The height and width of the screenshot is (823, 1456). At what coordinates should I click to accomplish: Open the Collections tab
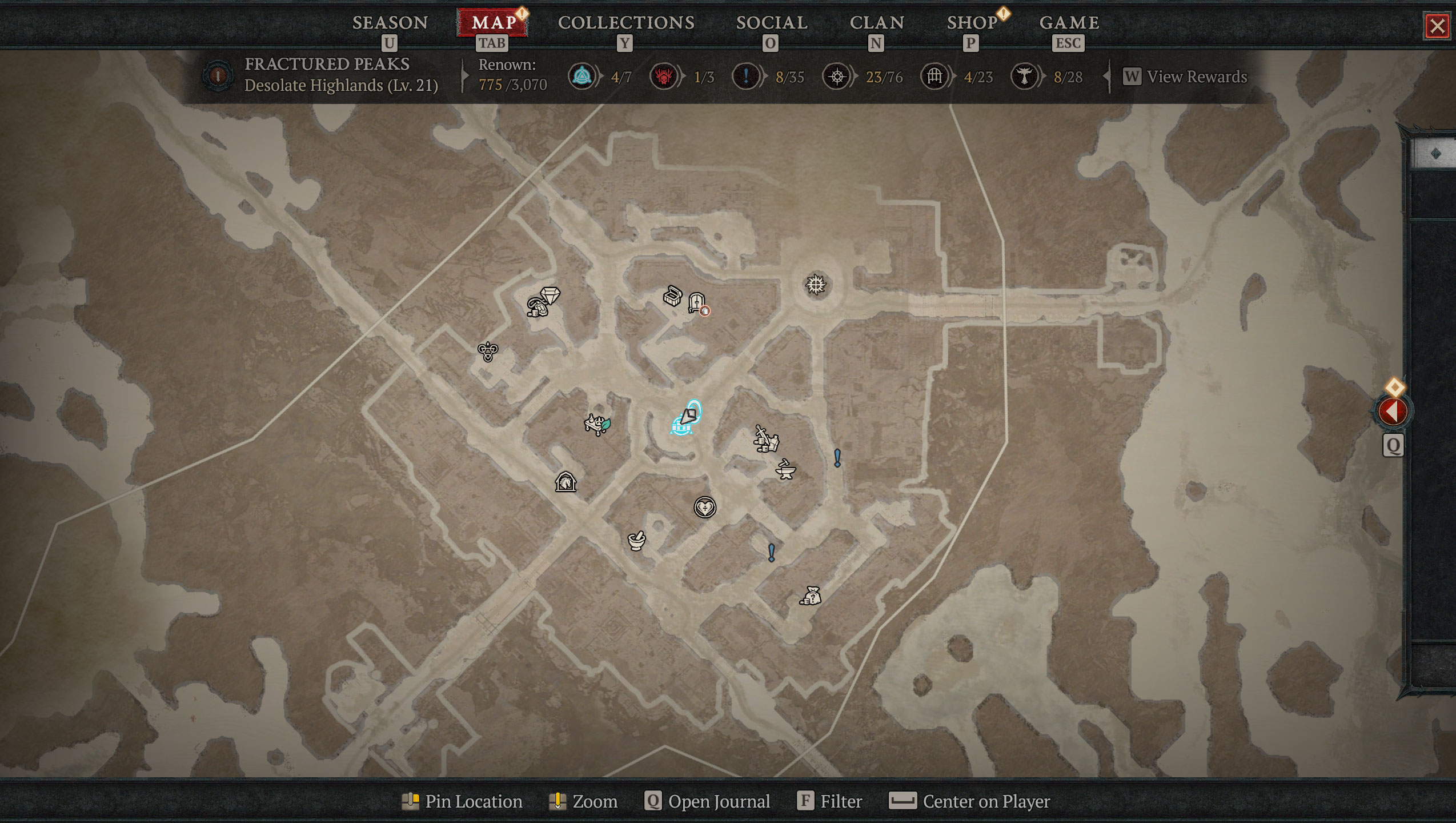tap(626, 23)
